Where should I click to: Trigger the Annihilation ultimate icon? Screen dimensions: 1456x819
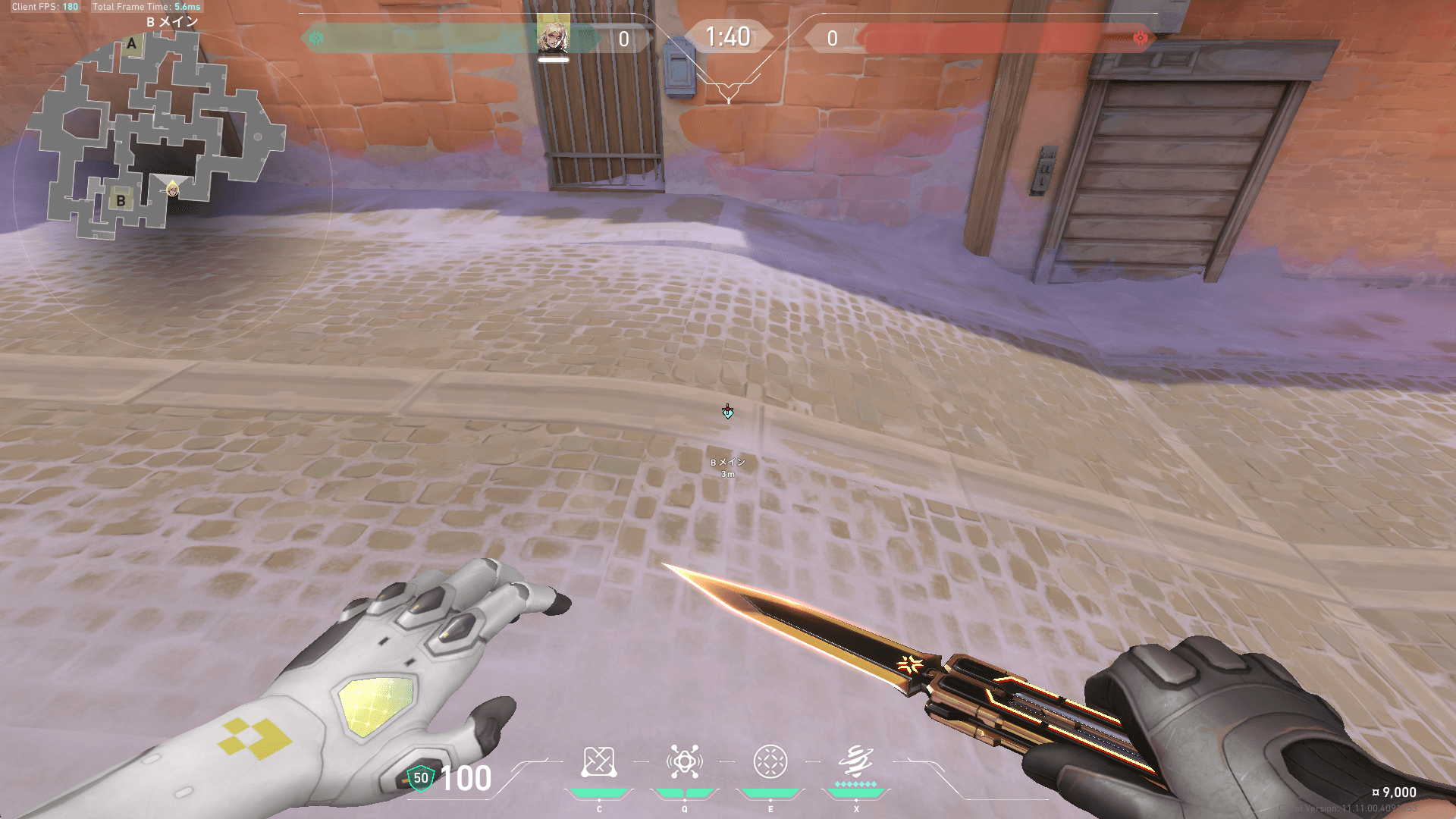(x=856, y=761)
